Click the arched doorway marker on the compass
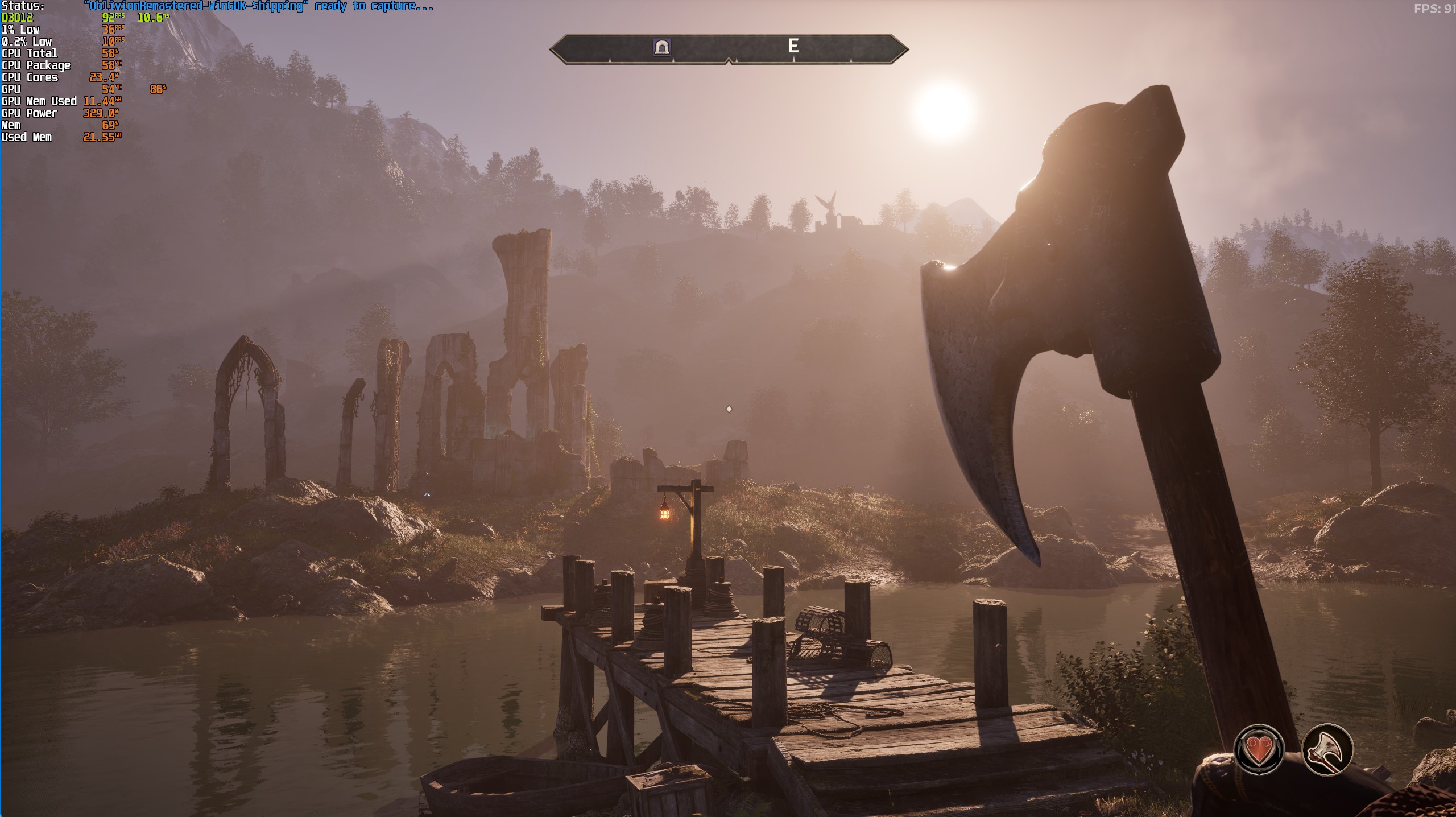 tap(662, 47)
